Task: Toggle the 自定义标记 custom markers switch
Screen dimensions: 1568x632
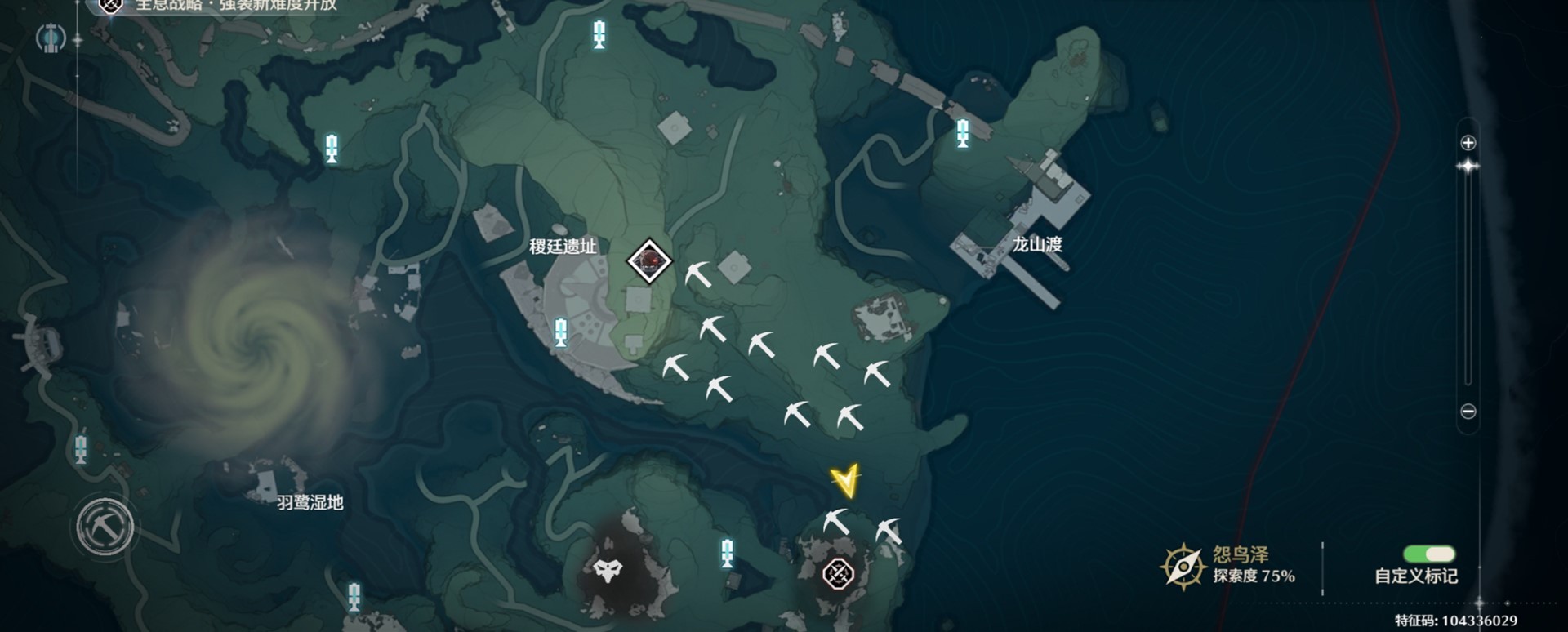Action: 1428,555
